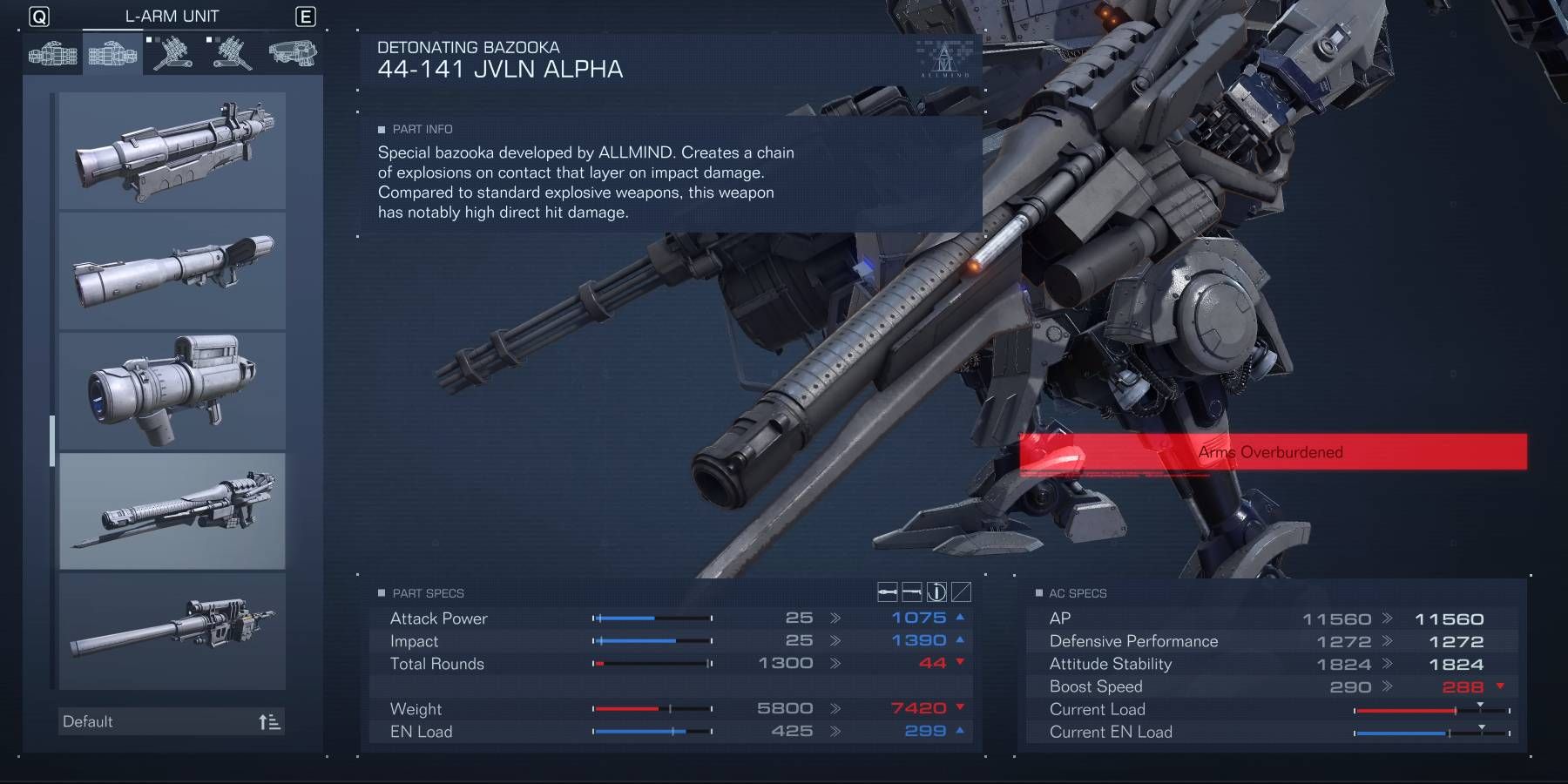Click the projectile attack display icon
1568x784 pixels.
click(888, 592)
